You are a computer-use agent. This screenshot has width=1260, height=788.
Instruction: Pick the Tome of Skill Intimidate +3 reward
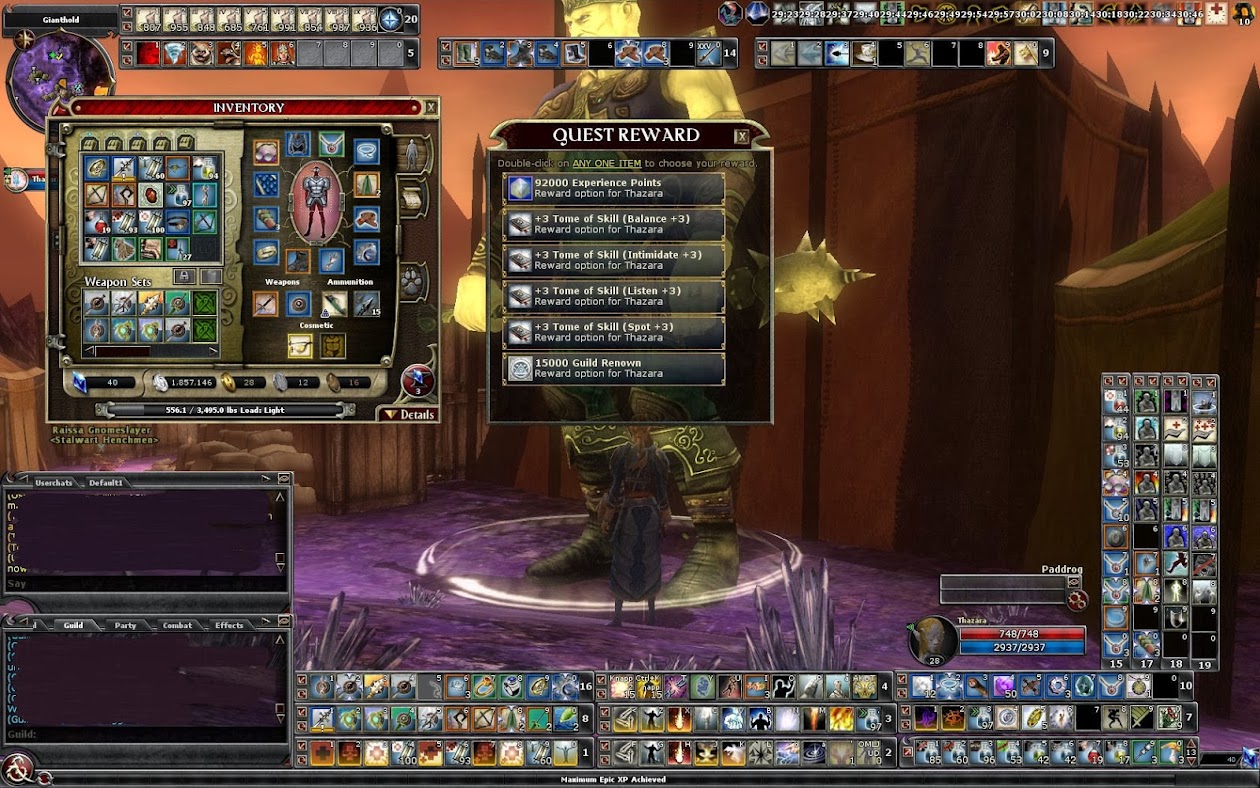point(614,260)
